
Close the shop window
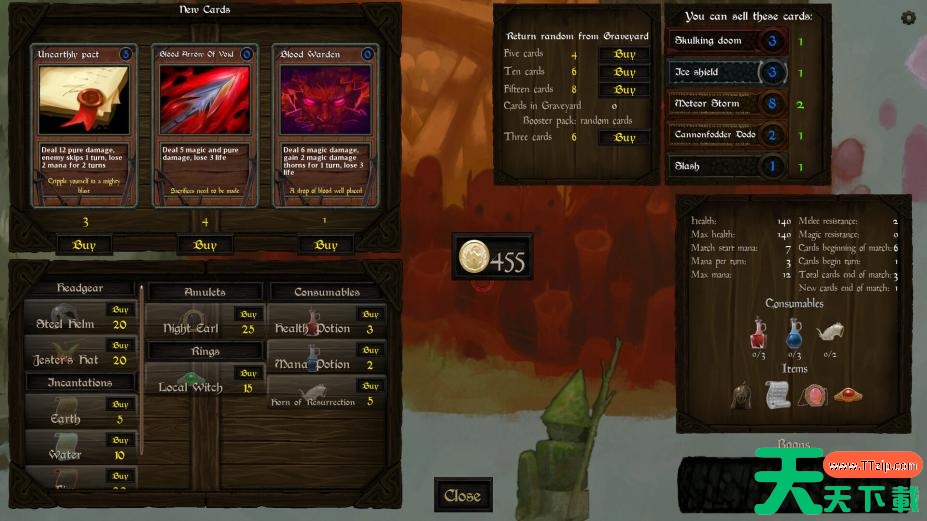[462, 496]
